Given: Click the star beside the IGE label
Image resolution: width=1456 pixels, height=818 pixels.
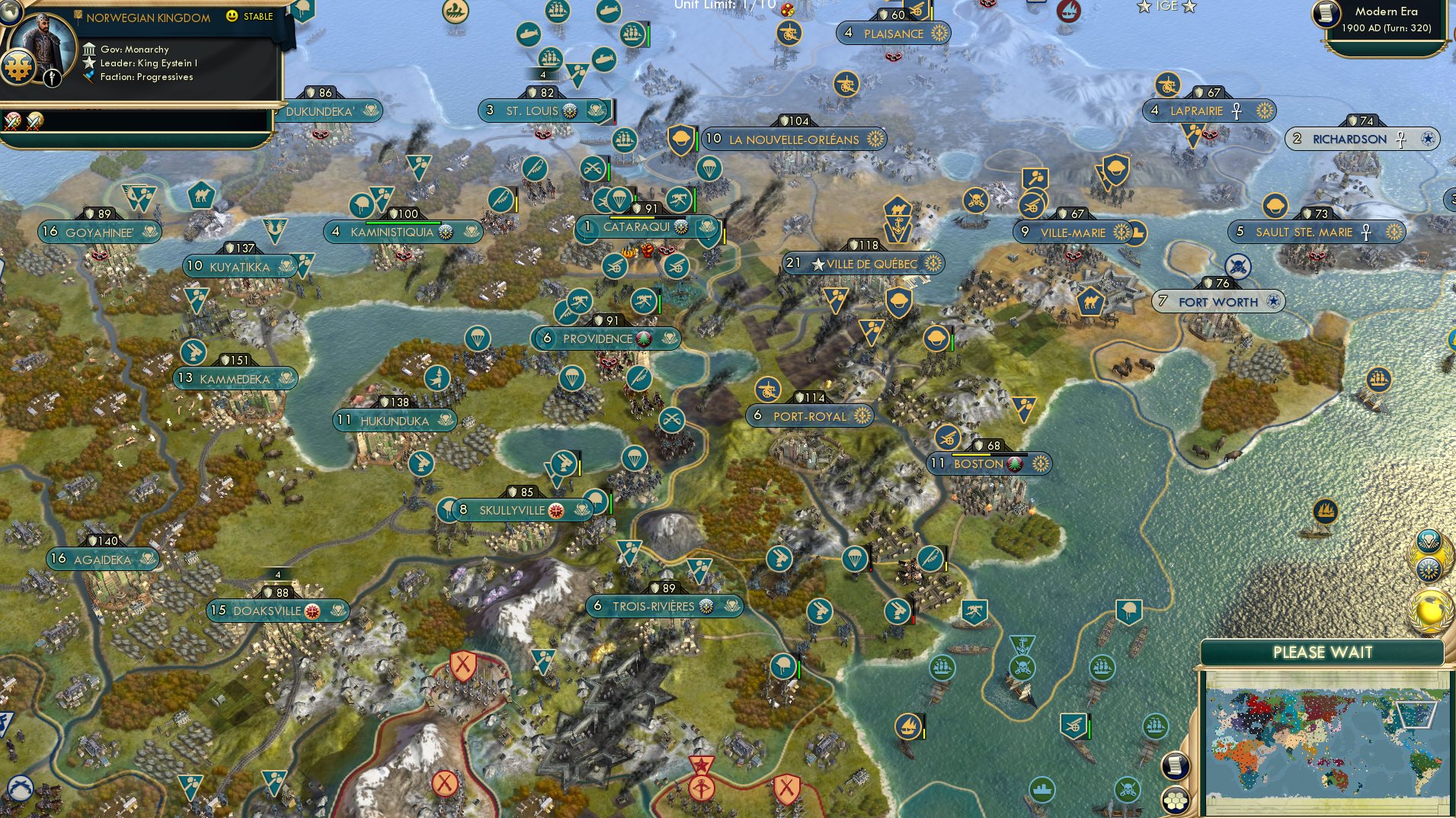Looking at the screenshot, I should [1144, 7].
